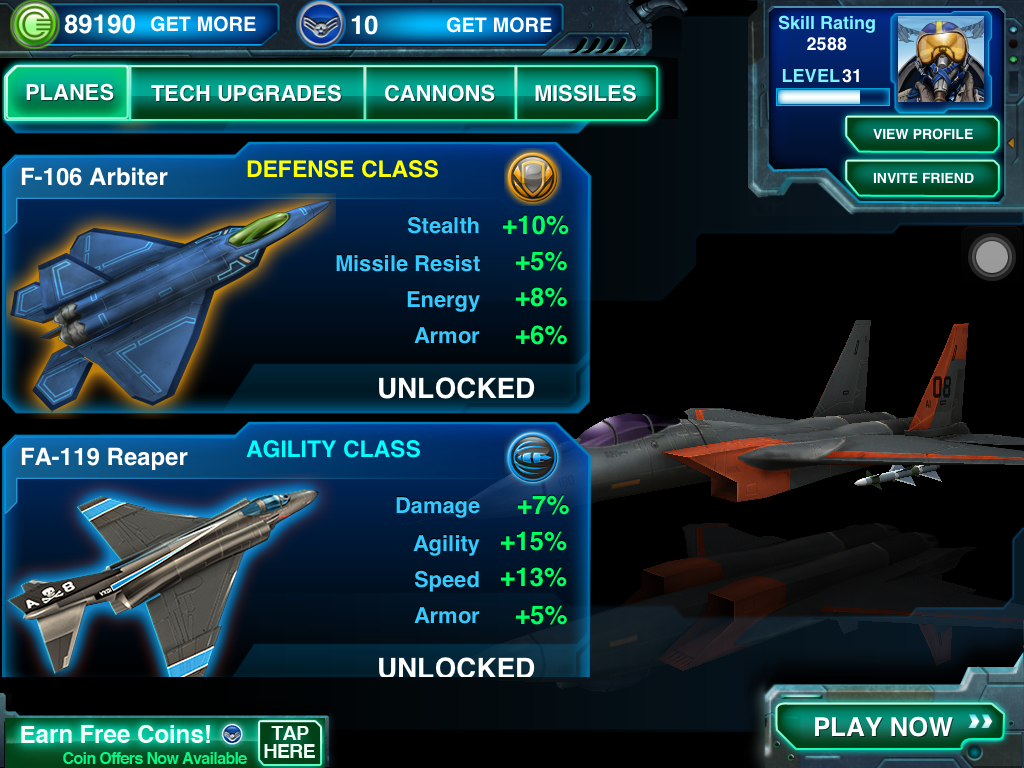
Task: Tap the round grey floating button
Action: click(x=993, y=257)
